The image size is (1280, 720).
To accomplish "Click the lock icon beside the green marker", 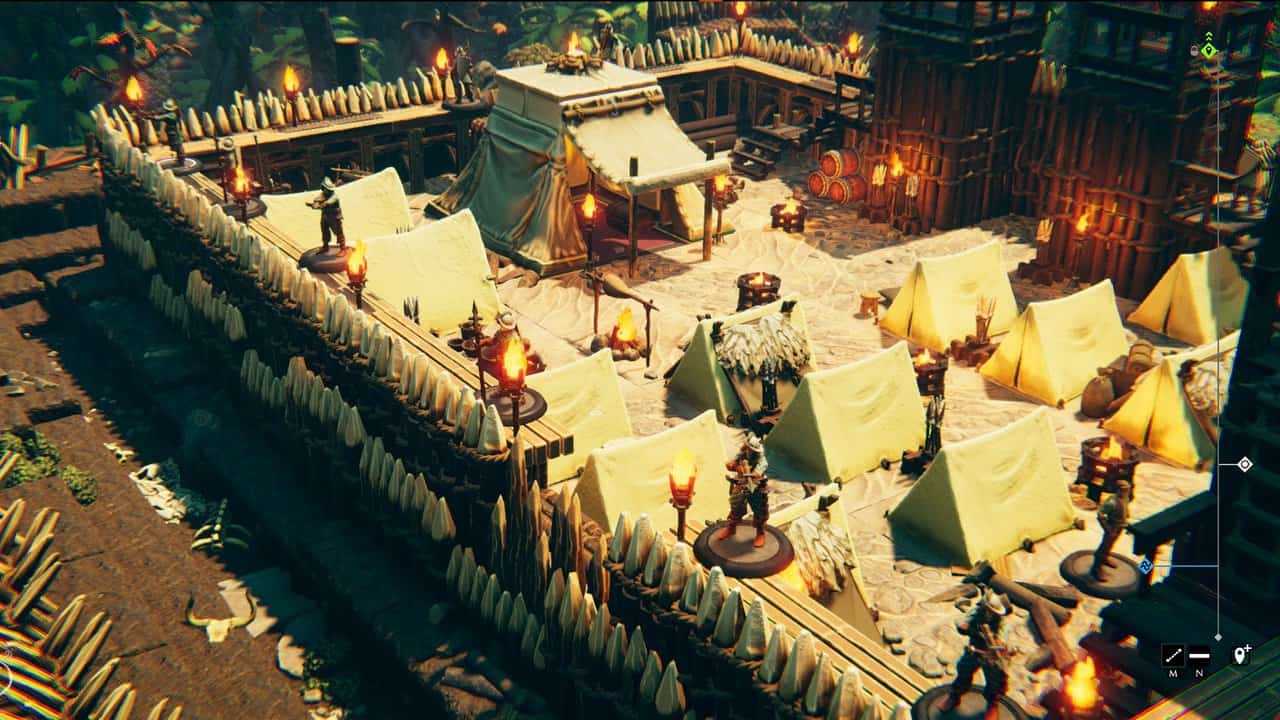I will [1195, 49].
